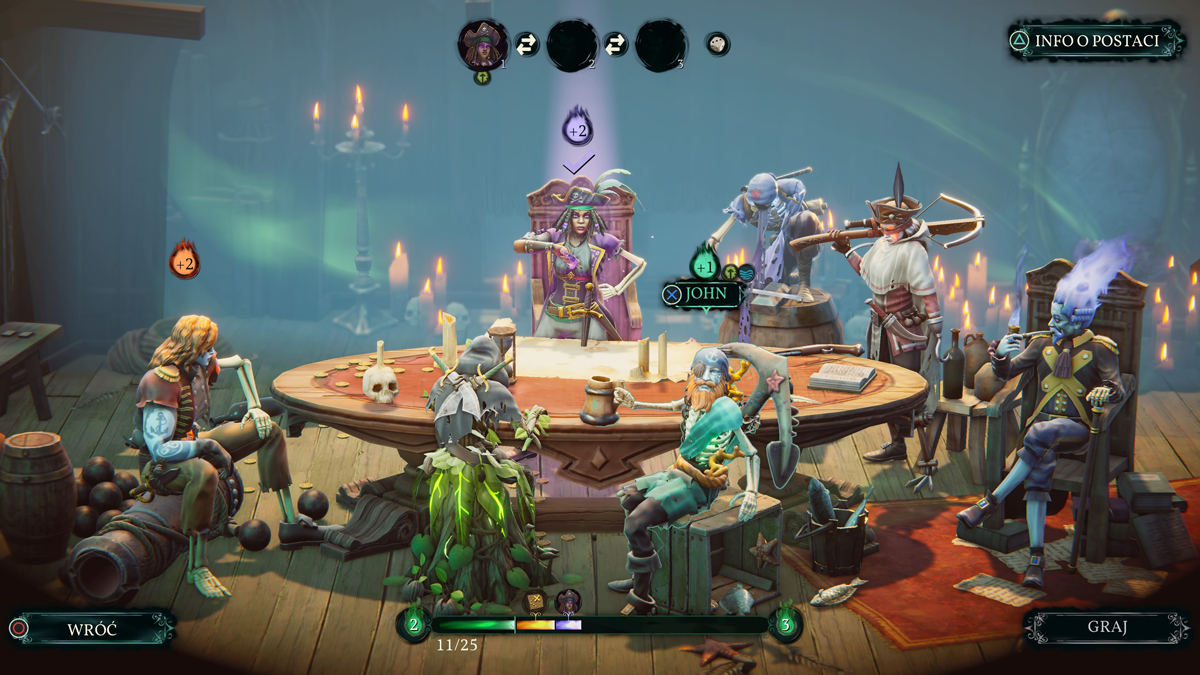The image size is (1200, 675).
Task: Choose the empty crew slot numbered 2
Action: click(572, 45)
